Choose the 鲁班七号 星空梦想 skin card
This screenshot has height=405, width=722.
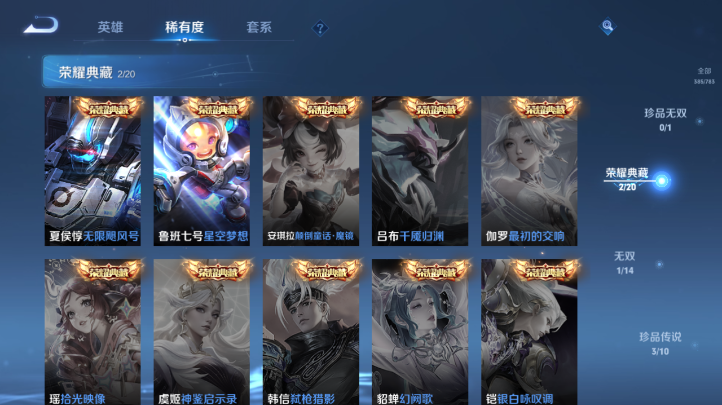point(202,171)
